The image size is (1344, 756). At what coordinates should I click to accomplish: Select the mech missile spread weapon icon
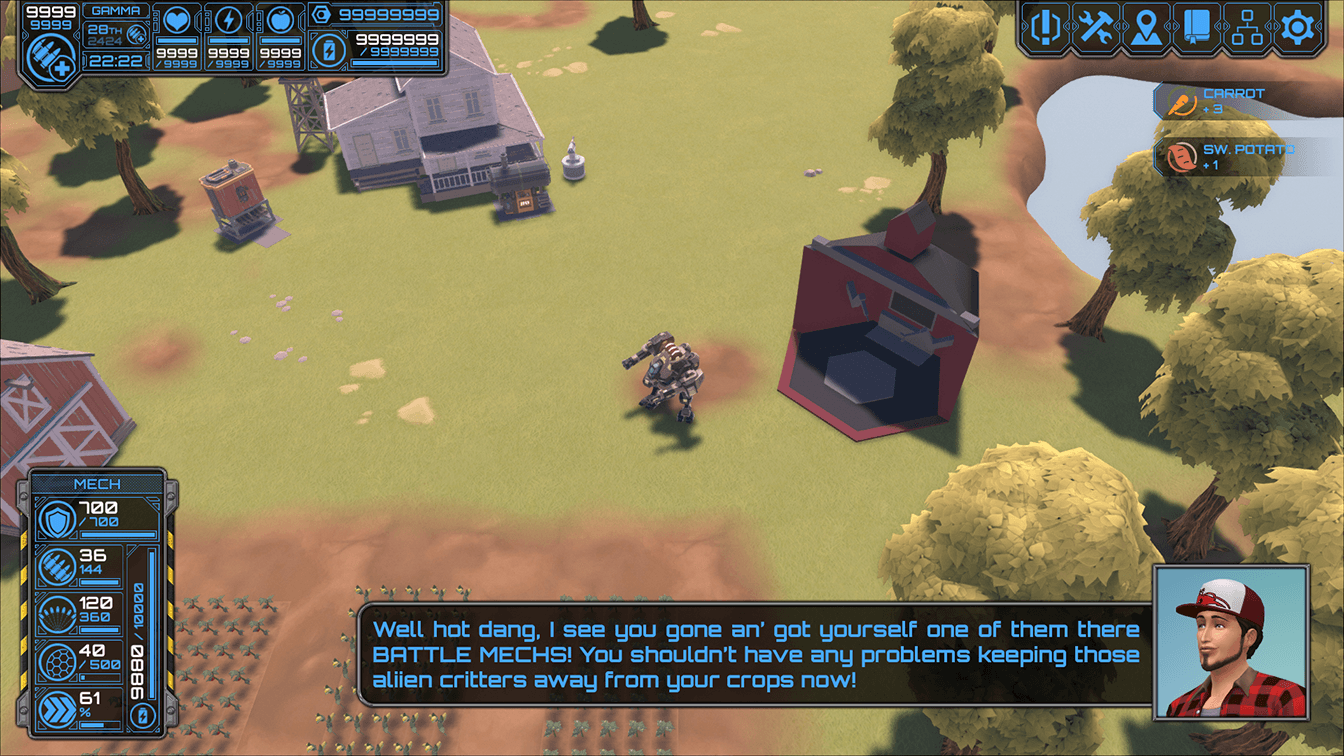click(x=55, y=615)
